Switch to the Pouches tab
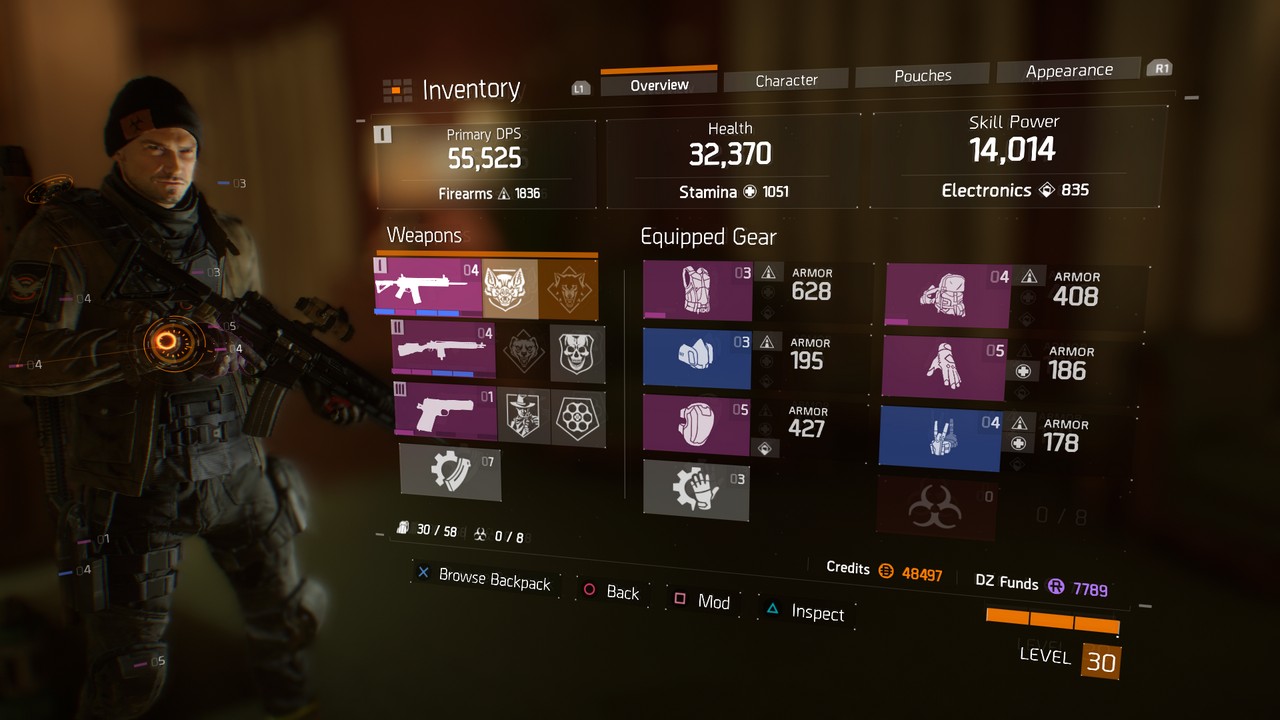This screenshot has width=1280, height=720. pos(922,75)
